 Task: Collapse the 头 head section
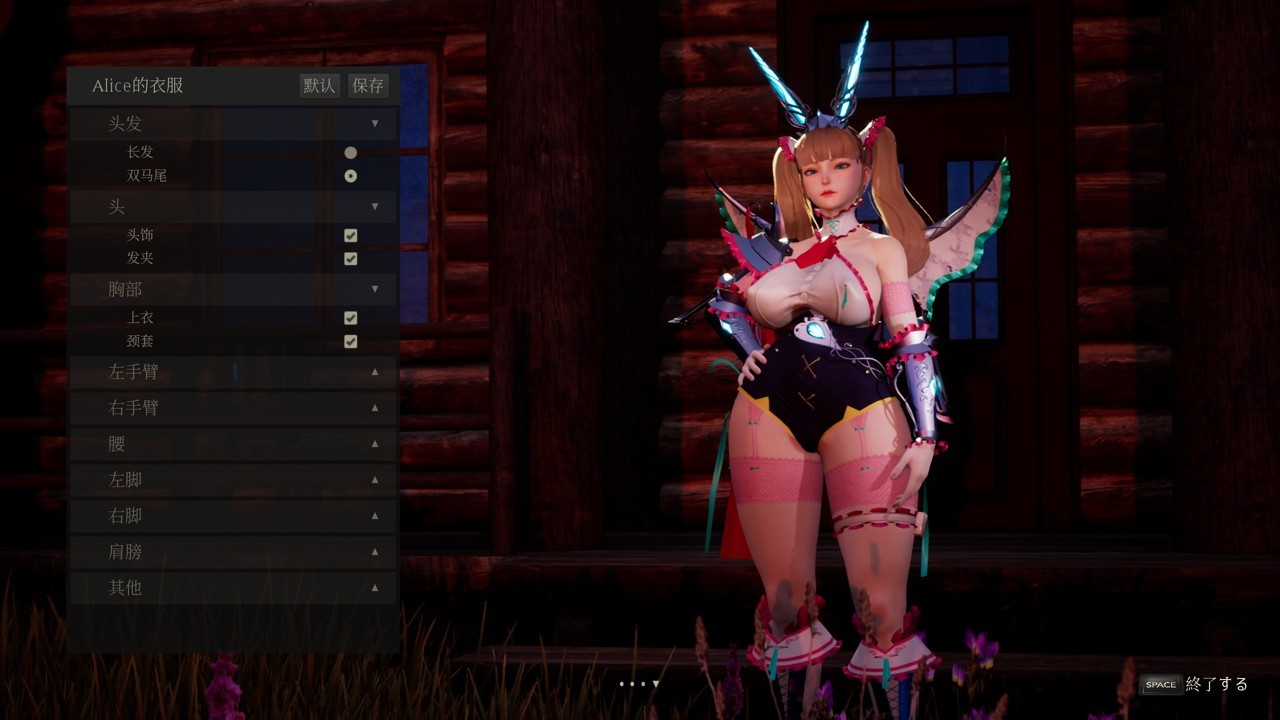[x=375, y=207]
